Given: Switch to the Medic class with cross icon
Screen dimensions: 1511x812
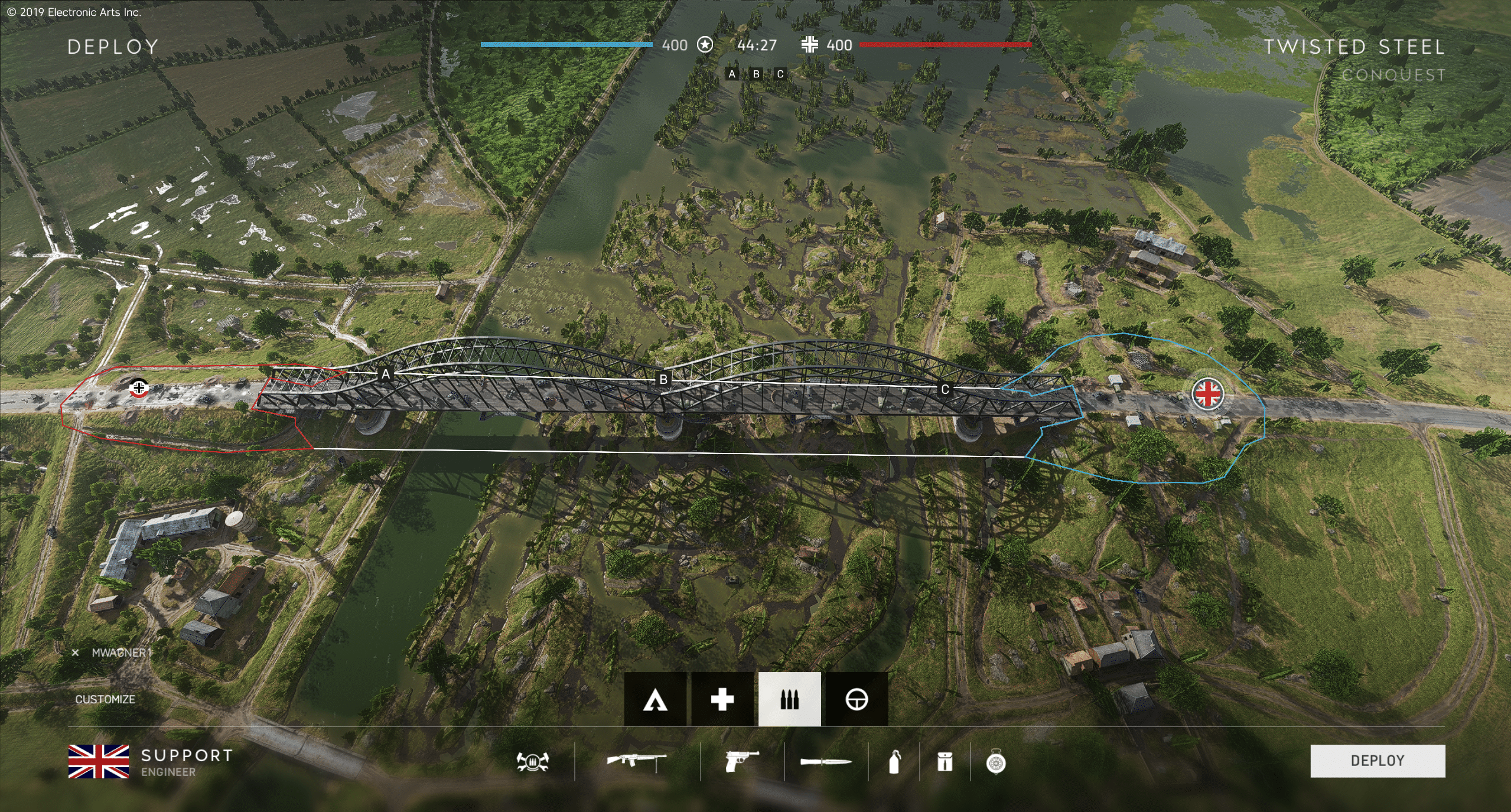Looking at the screenshot, I should (722, 699).
